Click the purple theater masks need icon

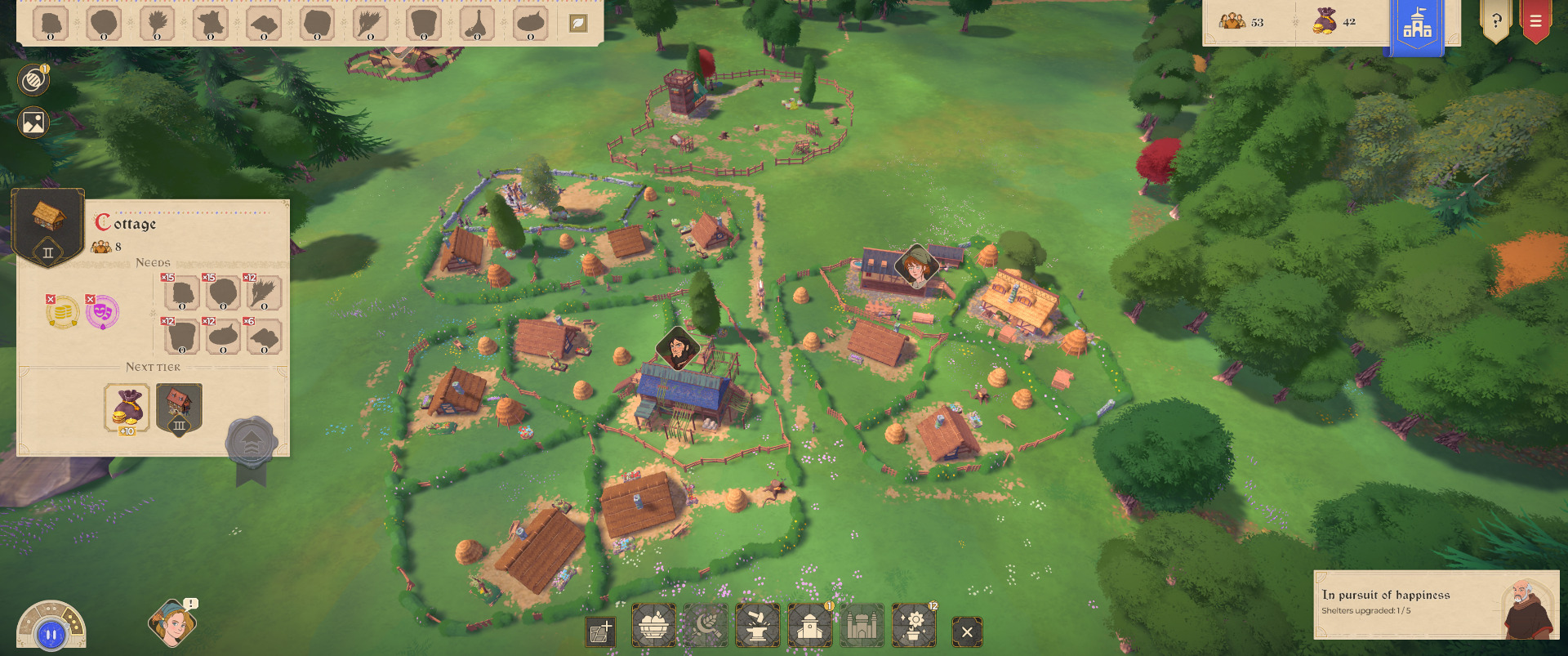click(102, 311)
